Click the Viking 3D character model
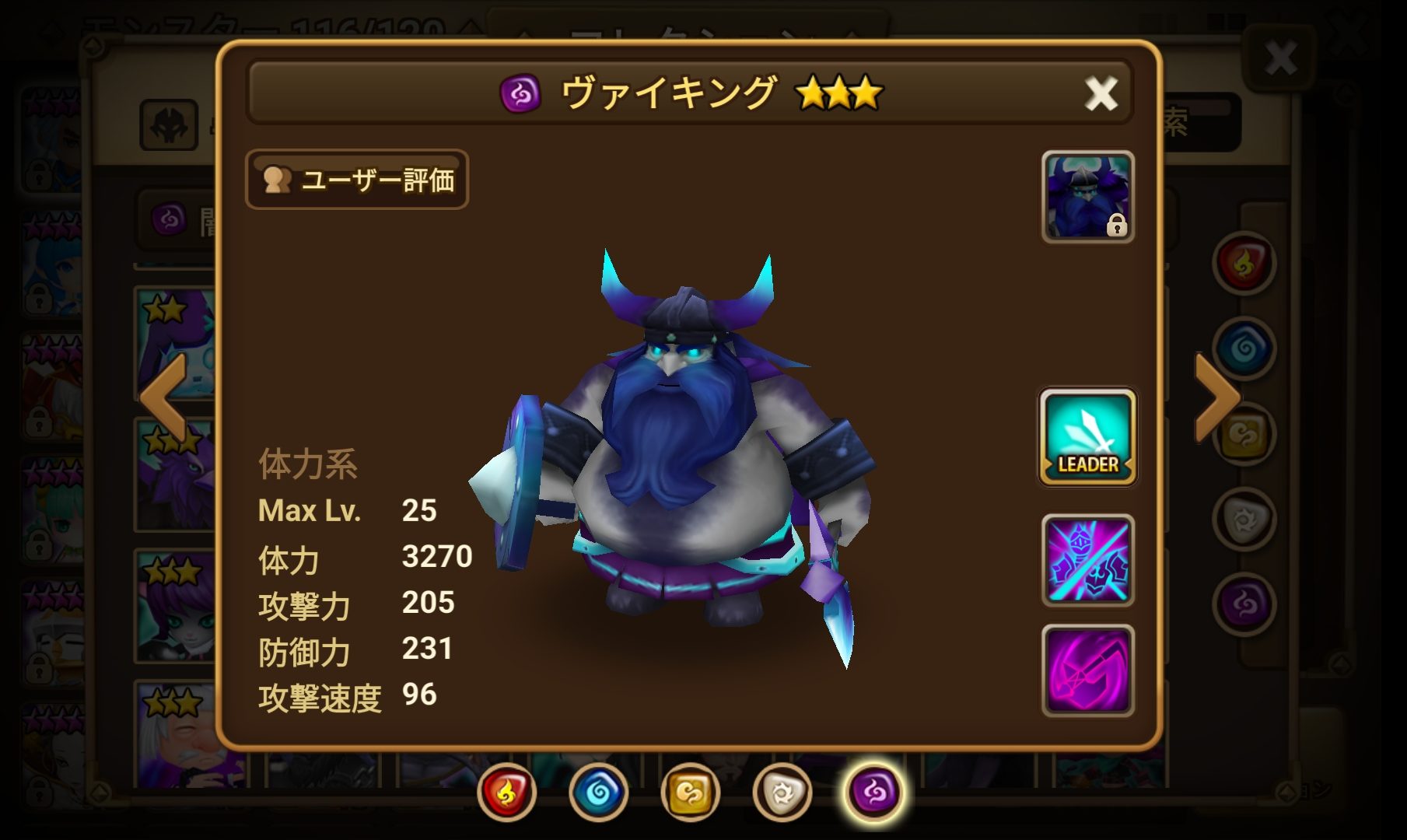This screenshot has height=840, width=1407. point(684,467)
